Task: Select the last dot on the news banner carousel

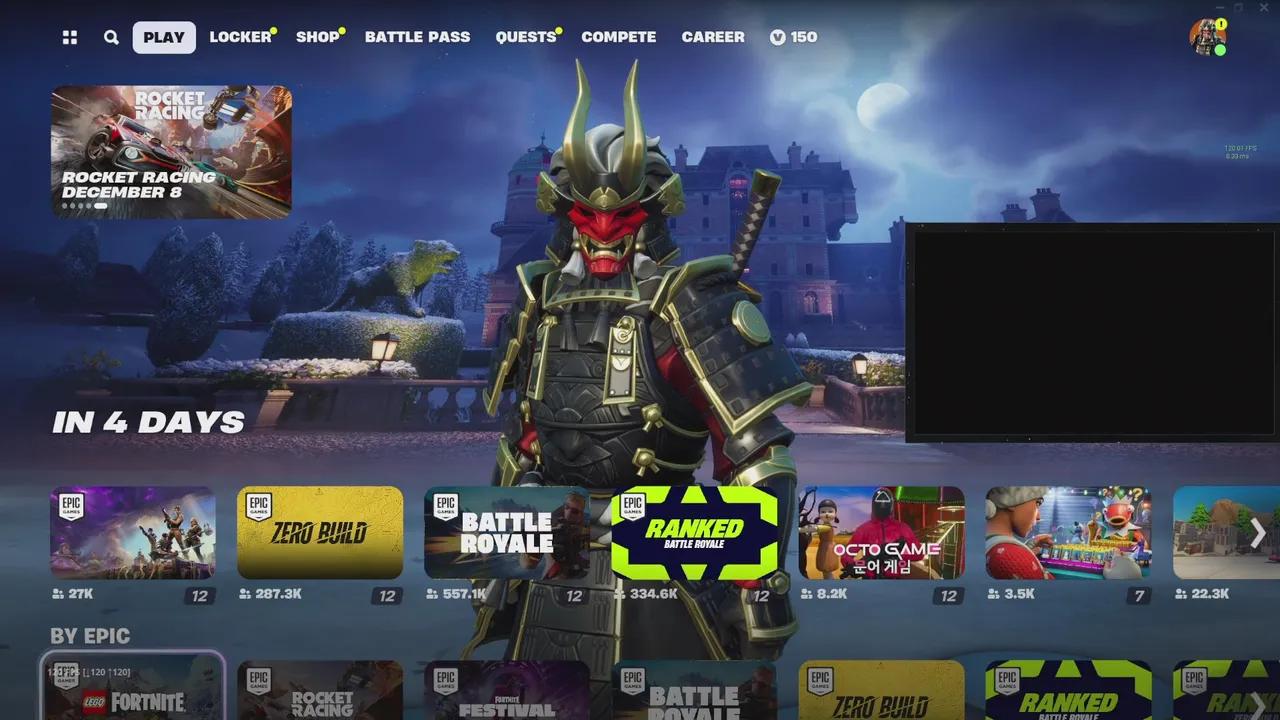Action: pyautogui.click(x=100, y=205)
